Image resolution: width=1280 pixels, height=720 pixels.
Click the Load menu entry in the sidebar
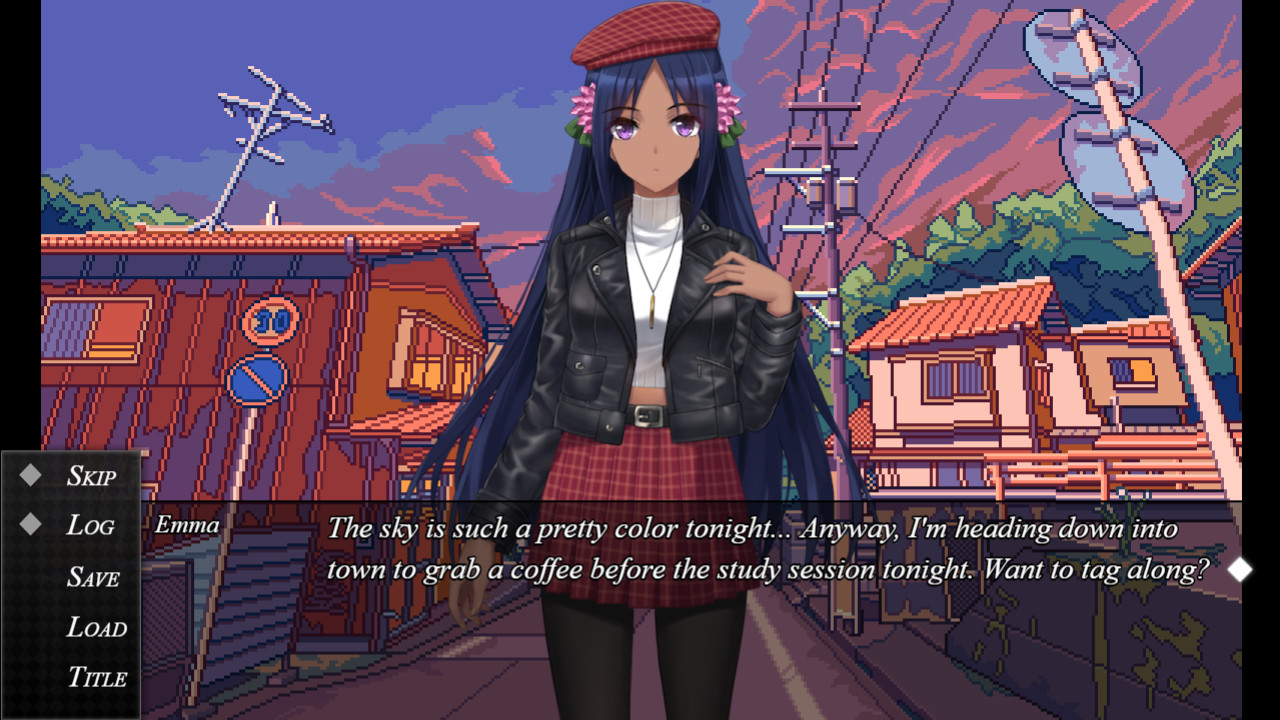(97, 627)
